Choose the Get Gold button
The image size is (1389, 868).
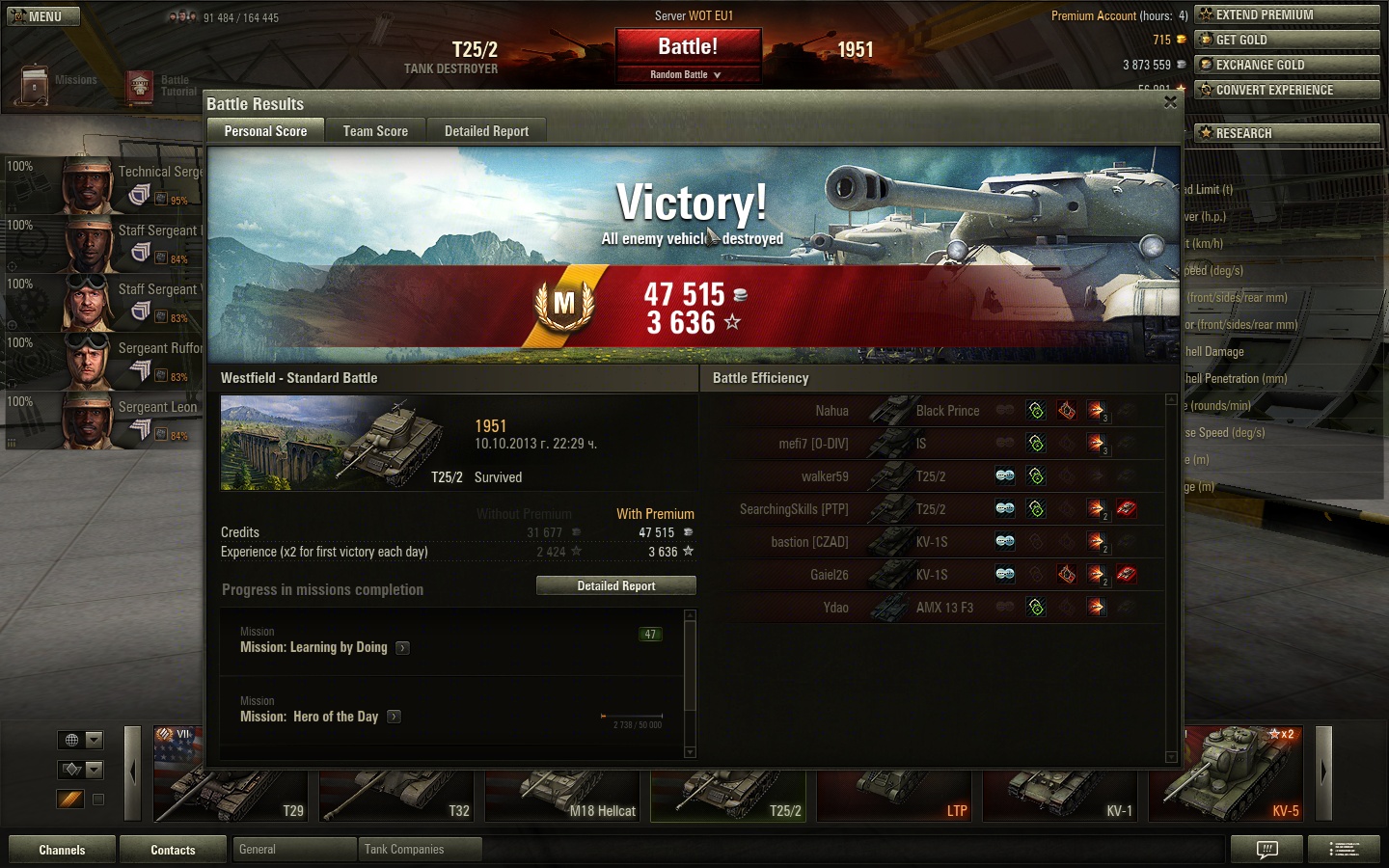coord(1287,40)
